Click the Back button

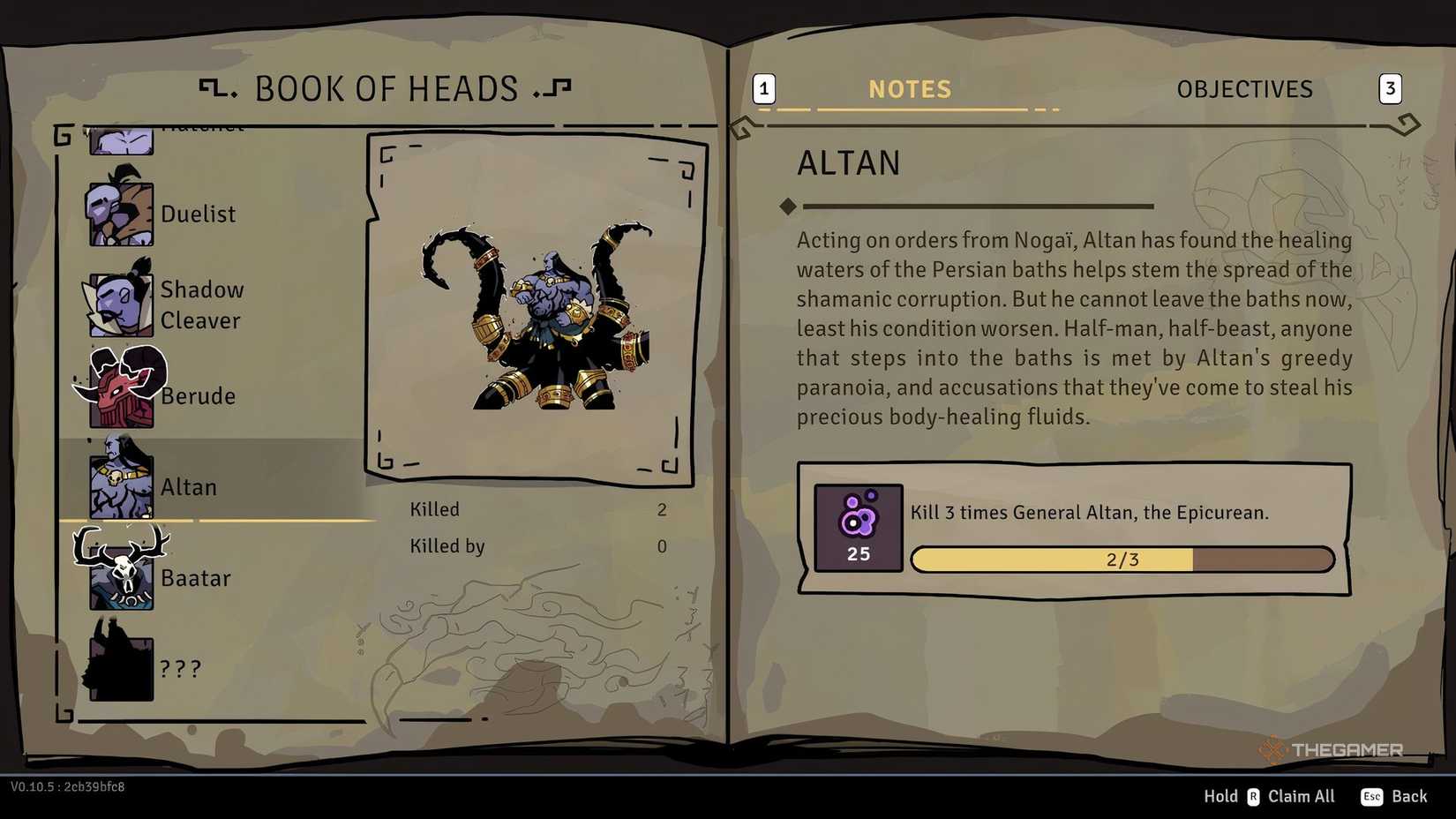tap(1409, 796)
